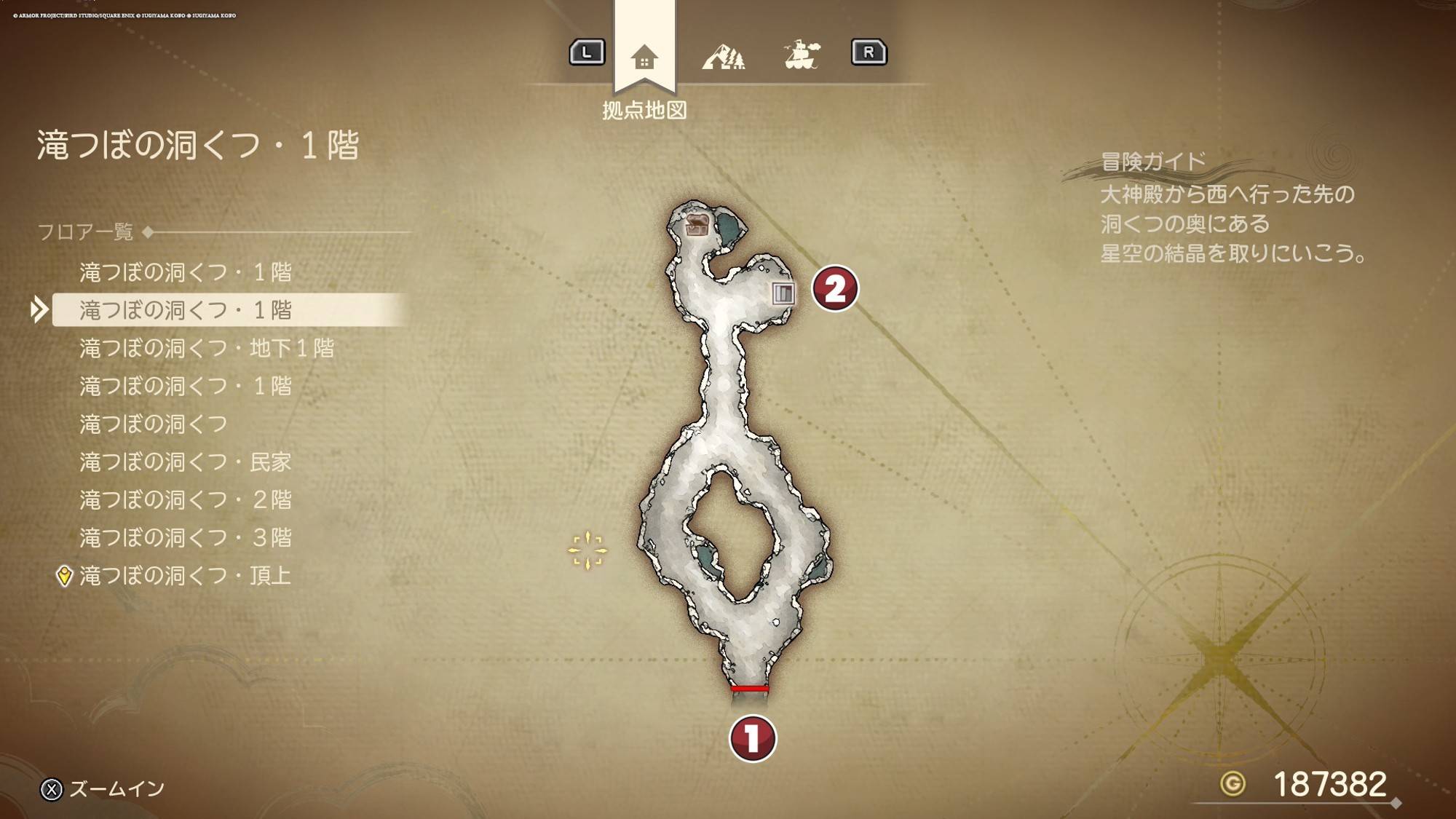Screen dimensions: 1456x819
Task: Choose the 滝つぼの洞くつ・地下1階 floor
Action: (x=207, y=348)
